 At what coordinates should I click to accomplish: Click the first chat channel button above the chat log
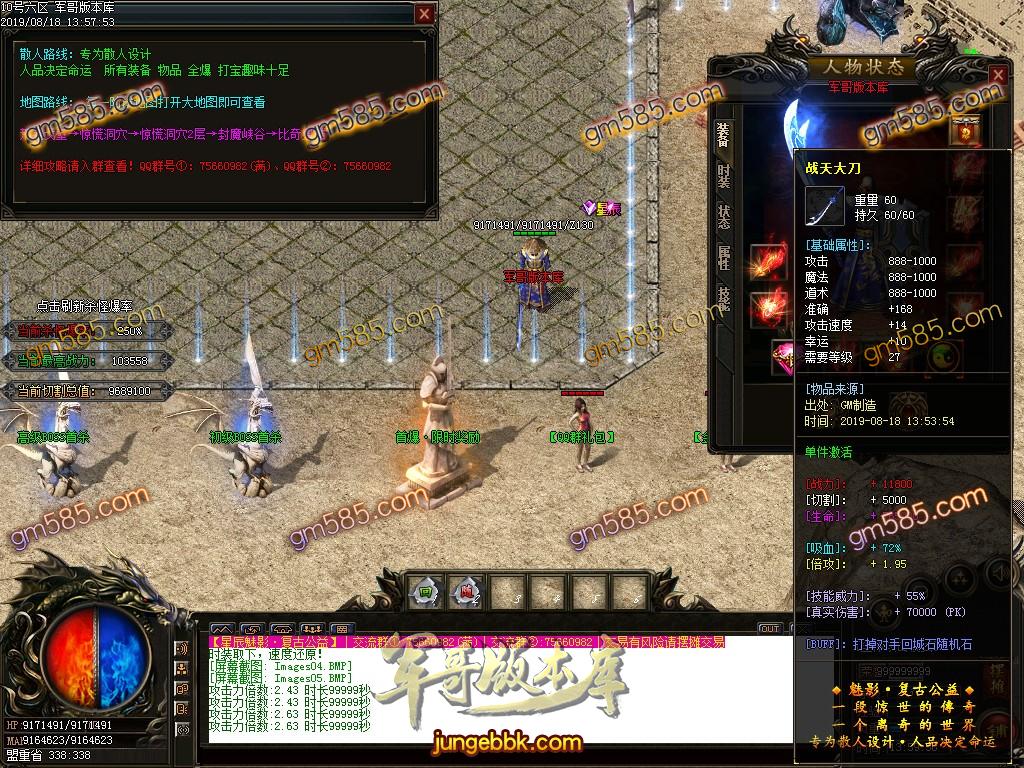pyautogui.click(x=222, y=629)
